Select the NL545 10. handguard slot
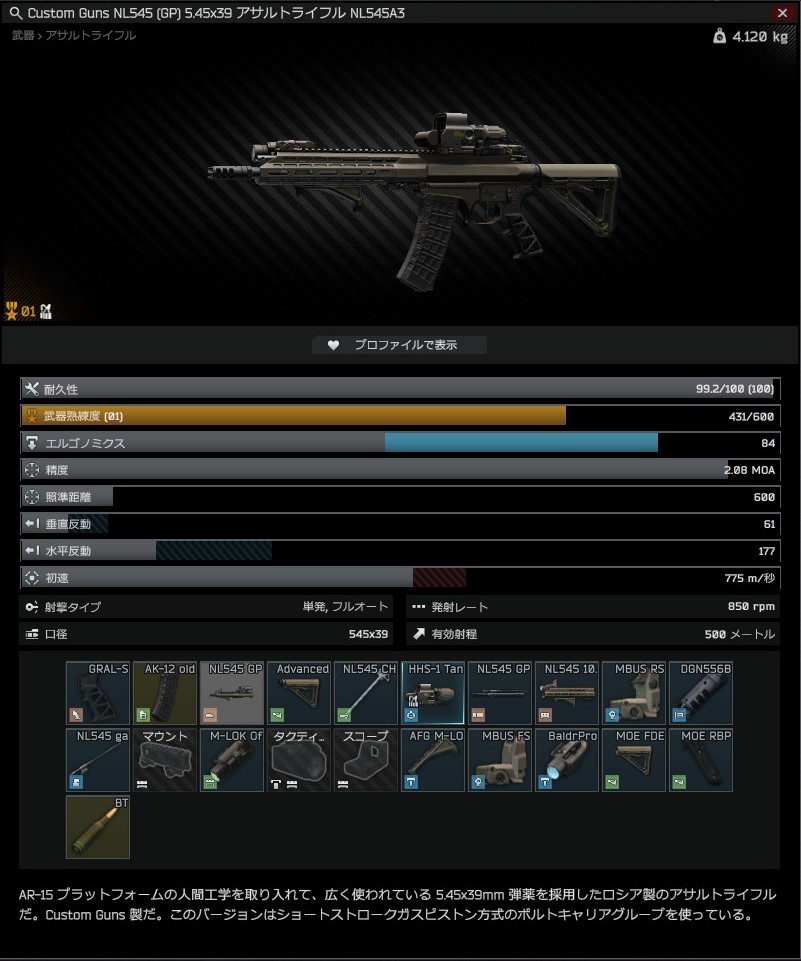 (567, 693)
